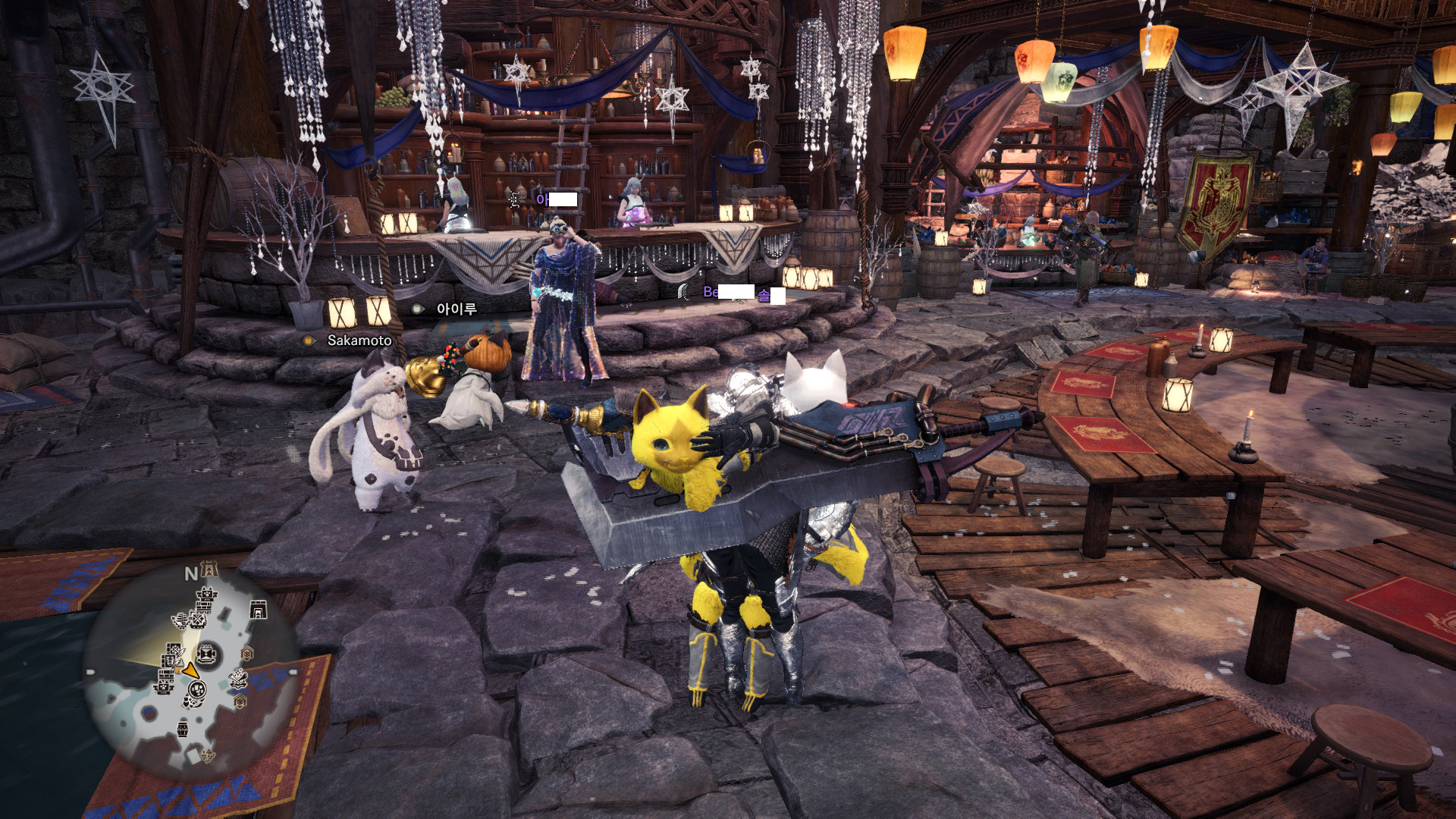The image size is (1456, 819).
Task: Select the tower marker beside the N compass letter
Action: coord(209,570)
